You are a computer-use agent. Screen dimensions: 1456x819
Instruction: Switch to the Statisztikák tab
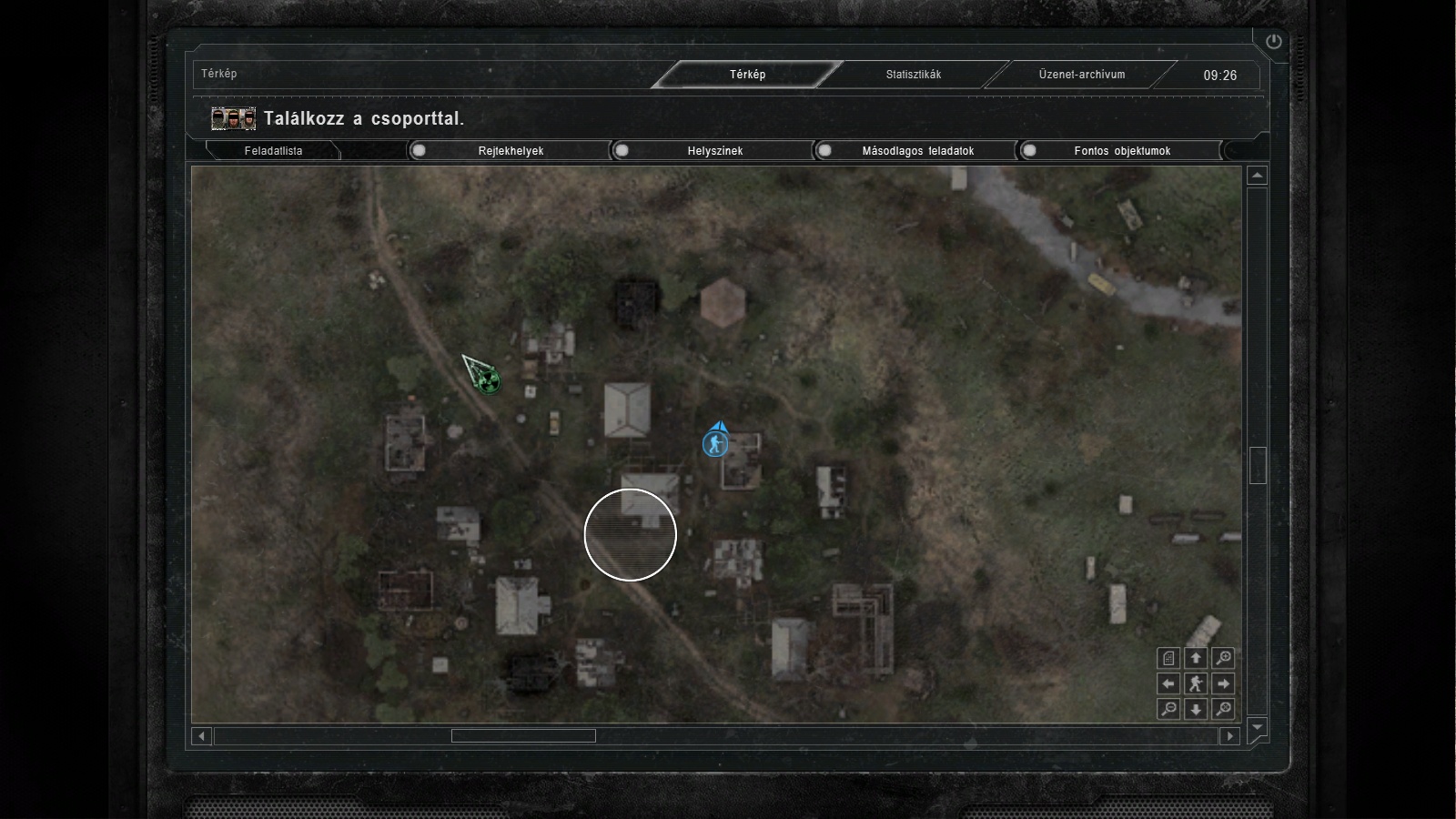[913, 75]
